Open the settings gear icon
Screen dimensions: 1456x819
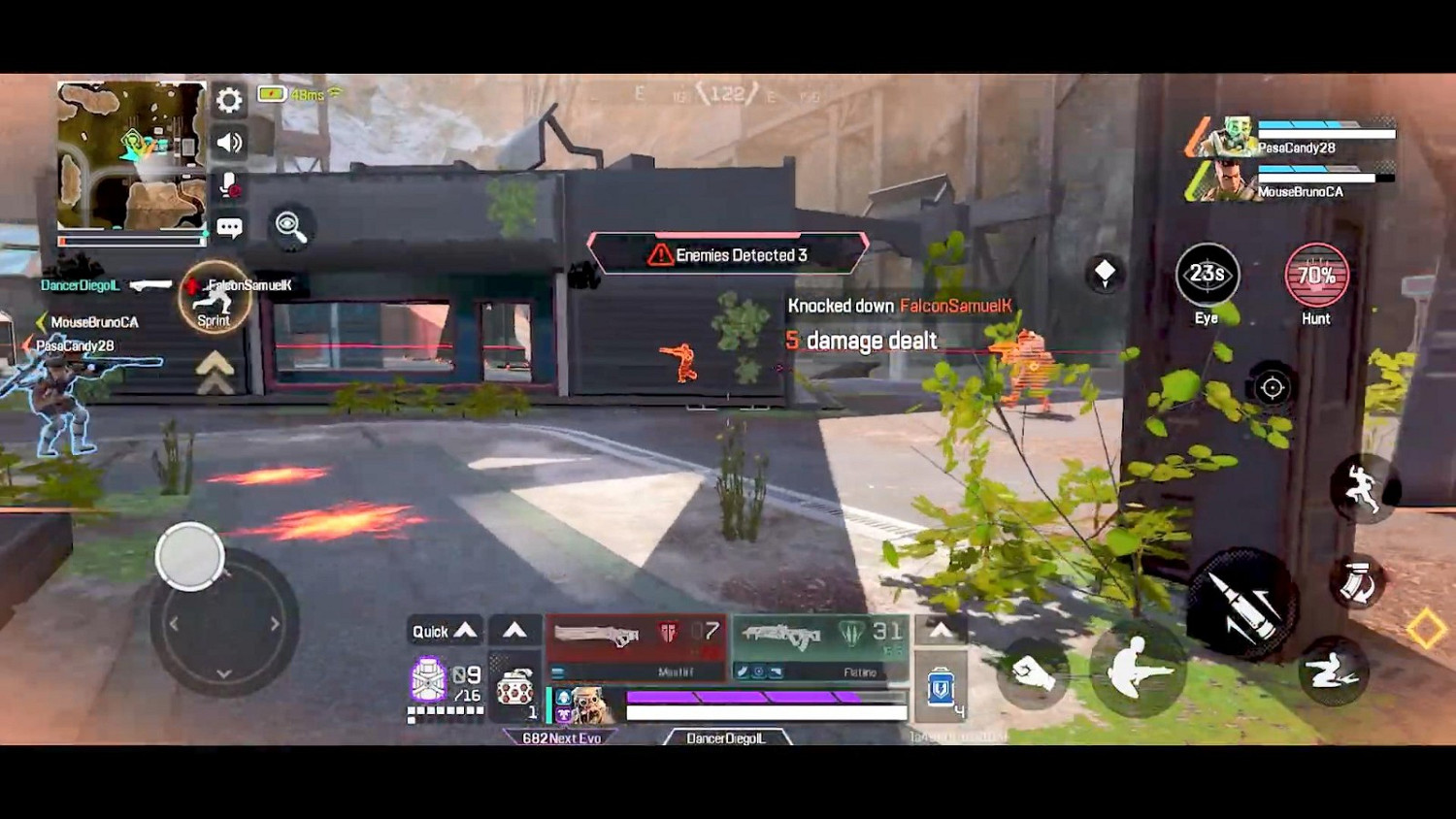point(227,100)
